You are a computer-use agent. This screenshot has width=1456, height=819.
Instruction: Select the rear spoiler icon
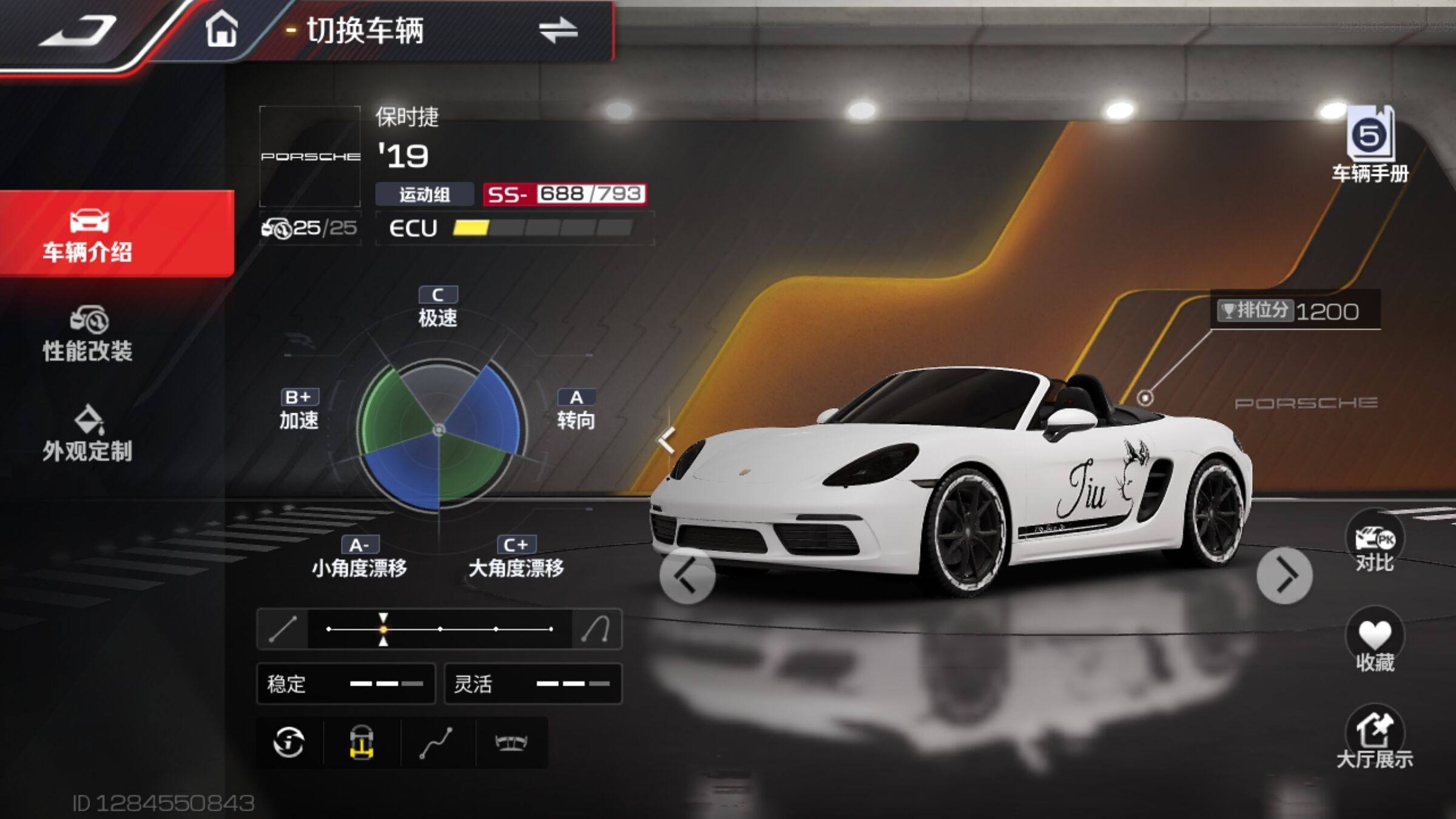click(x=511, y=743)
